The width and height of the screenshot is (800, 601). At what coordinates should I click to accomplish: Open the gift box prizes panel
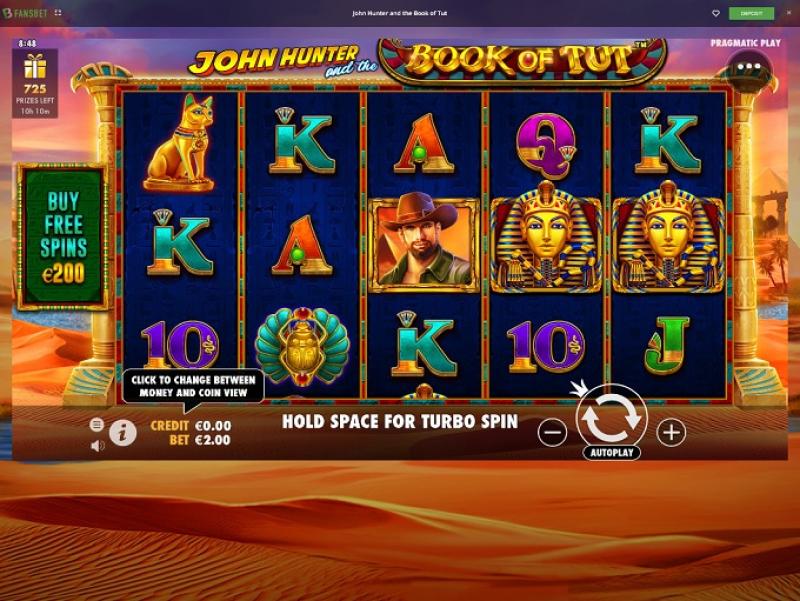pyautogui.click(x=35, y=68)
